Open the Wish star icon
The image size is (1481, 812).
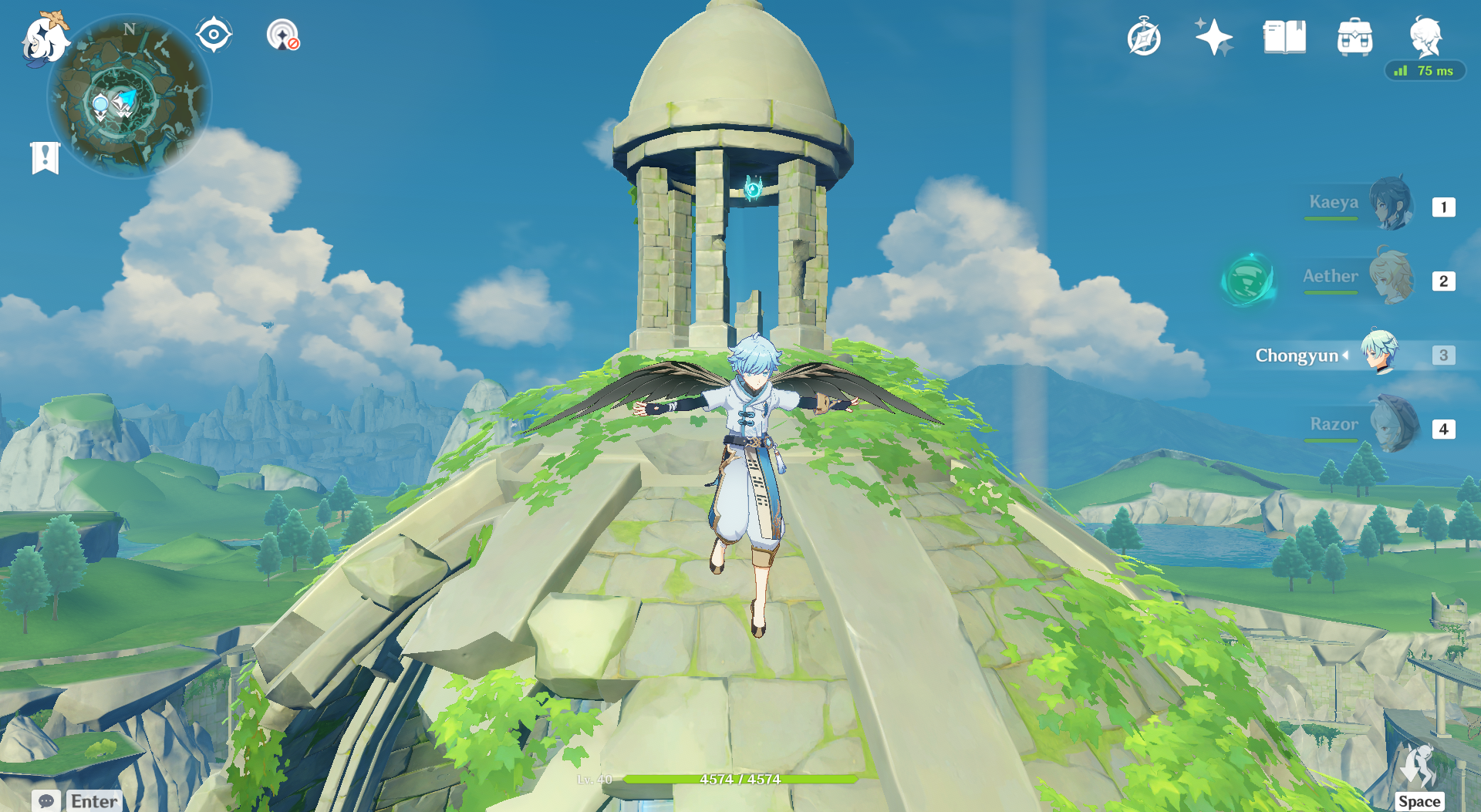click(x=1213, y=37)
